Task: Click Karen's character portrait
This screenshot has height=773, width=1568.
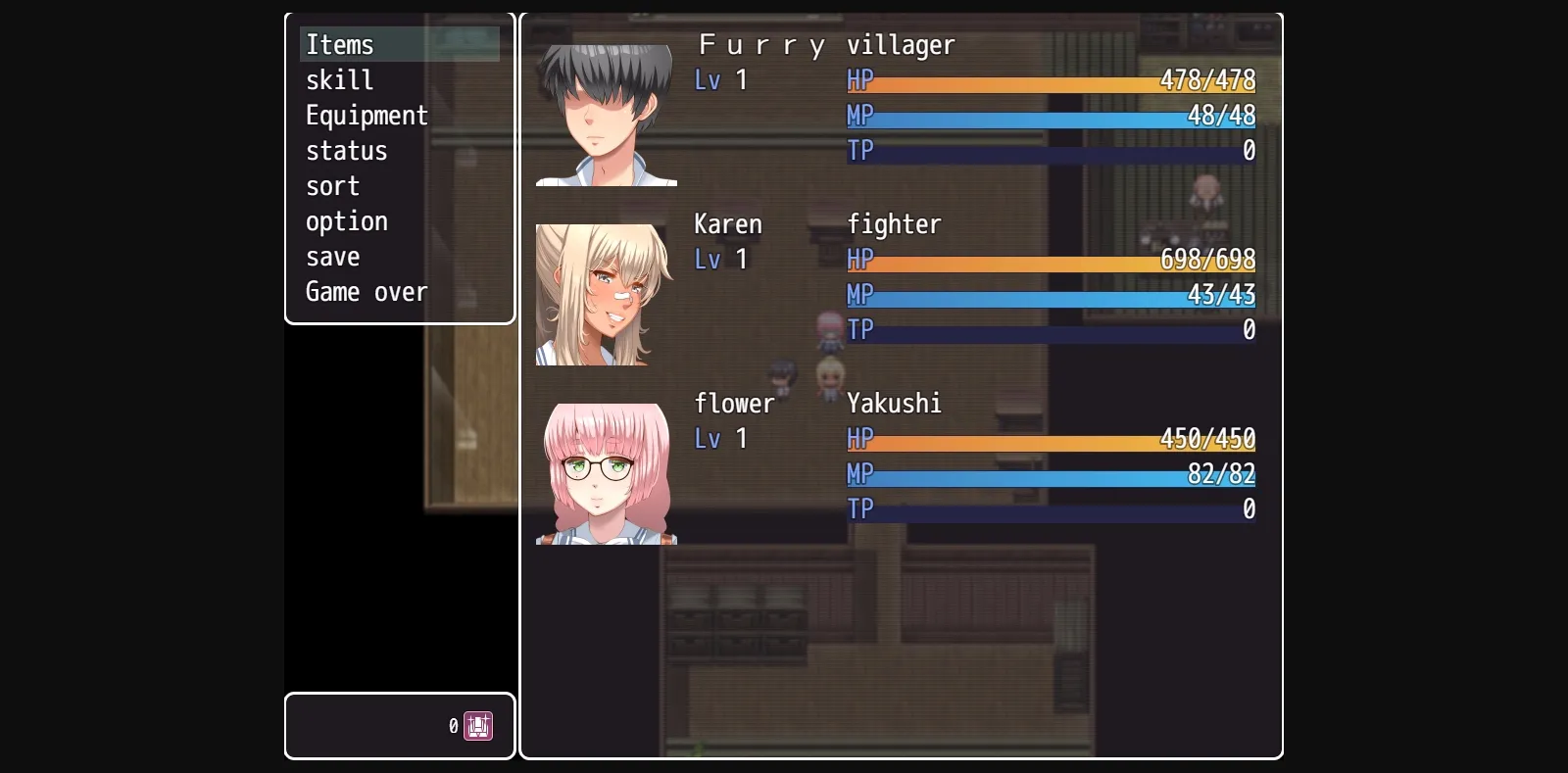Action: click(606, 294)
